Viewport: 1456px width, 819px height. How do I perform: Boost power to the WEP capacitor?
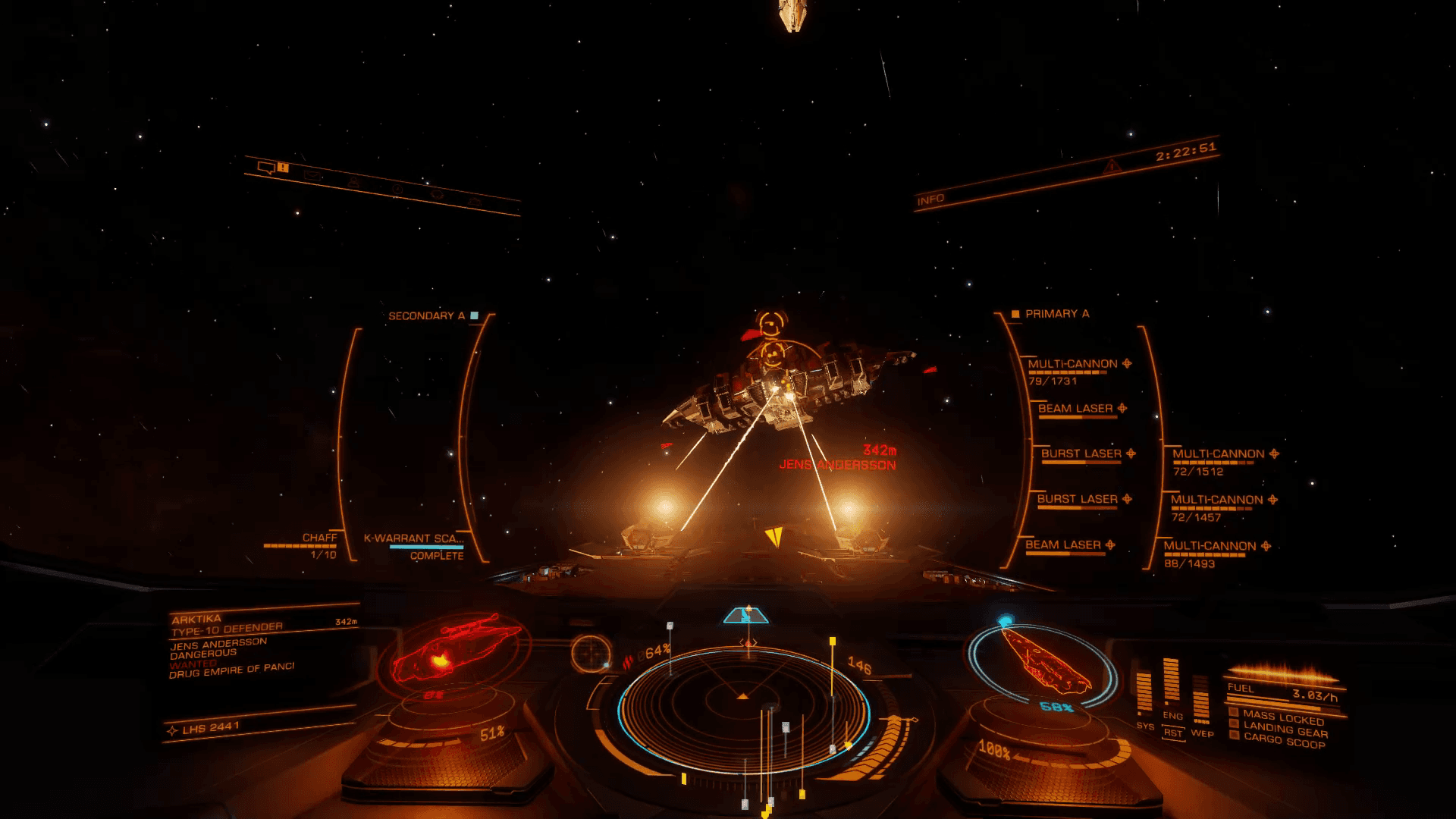pyautogui.click(x=1201, y=699)
